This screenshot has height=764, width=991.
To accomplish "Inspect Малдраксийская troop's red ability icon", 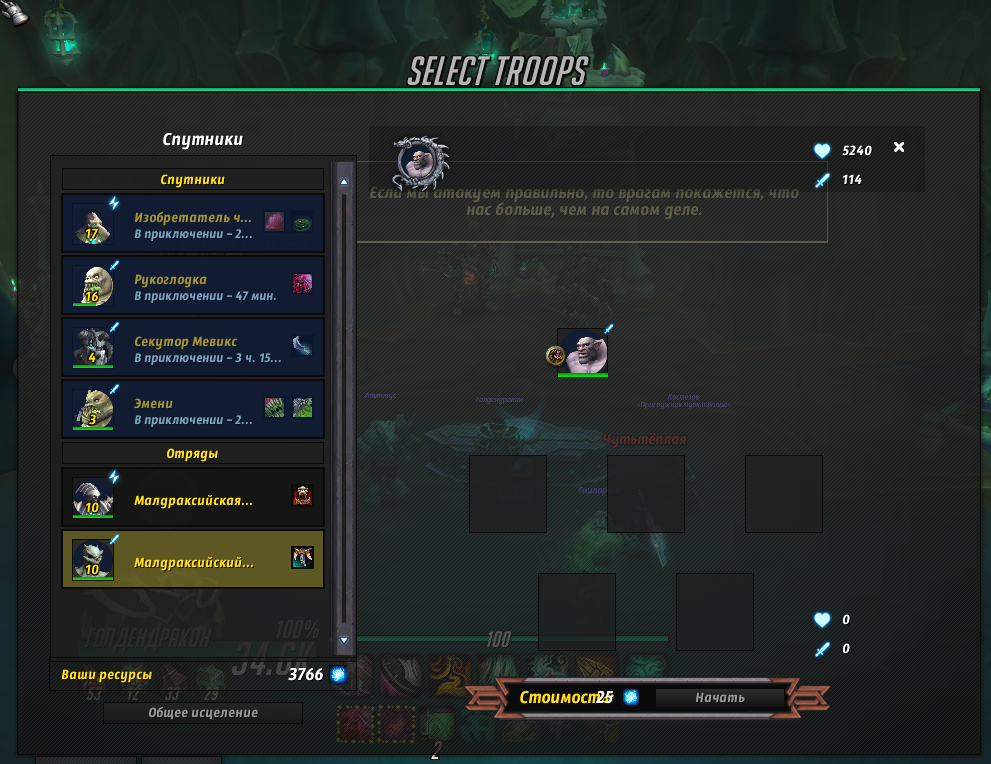I will pos(302,496).
